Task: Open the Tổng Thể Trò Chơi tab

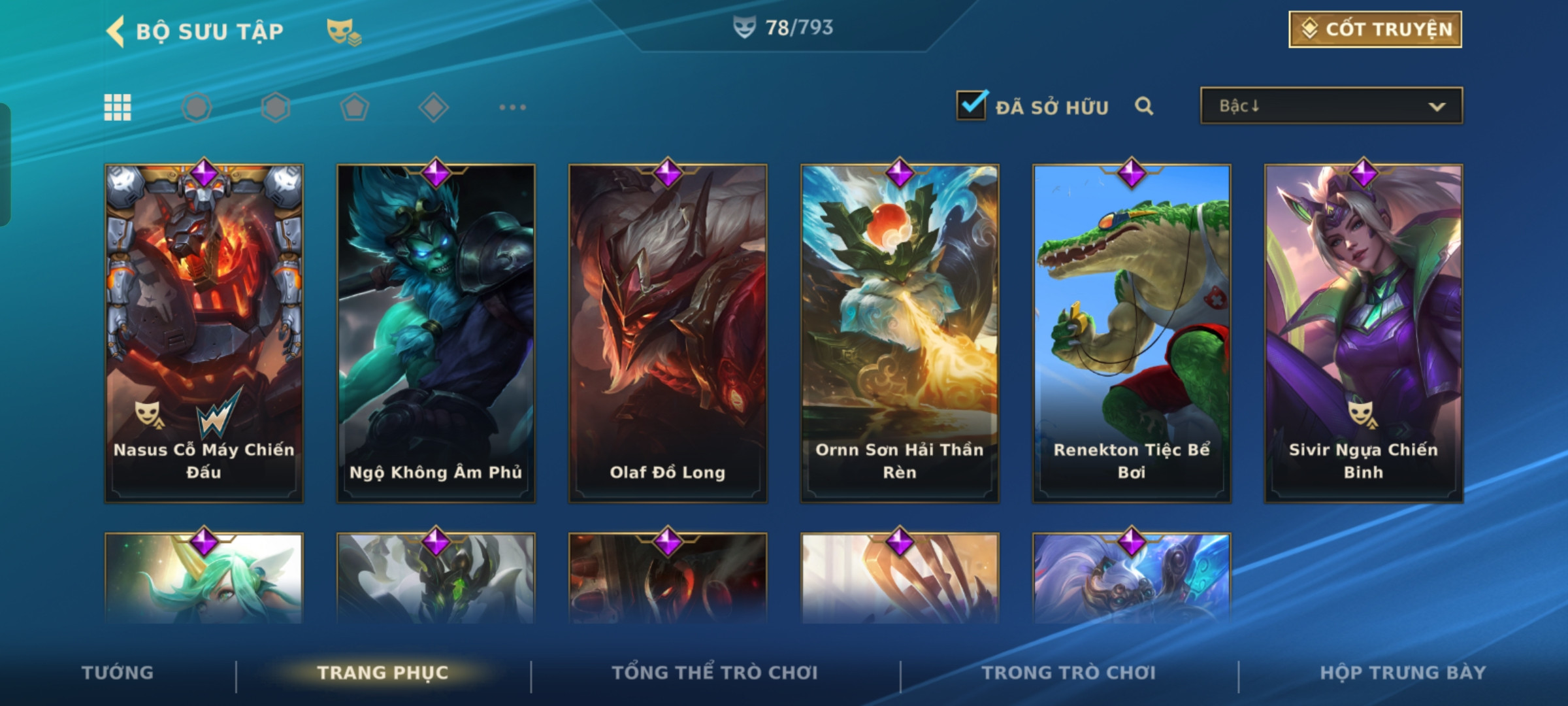Action: point(715,673)
